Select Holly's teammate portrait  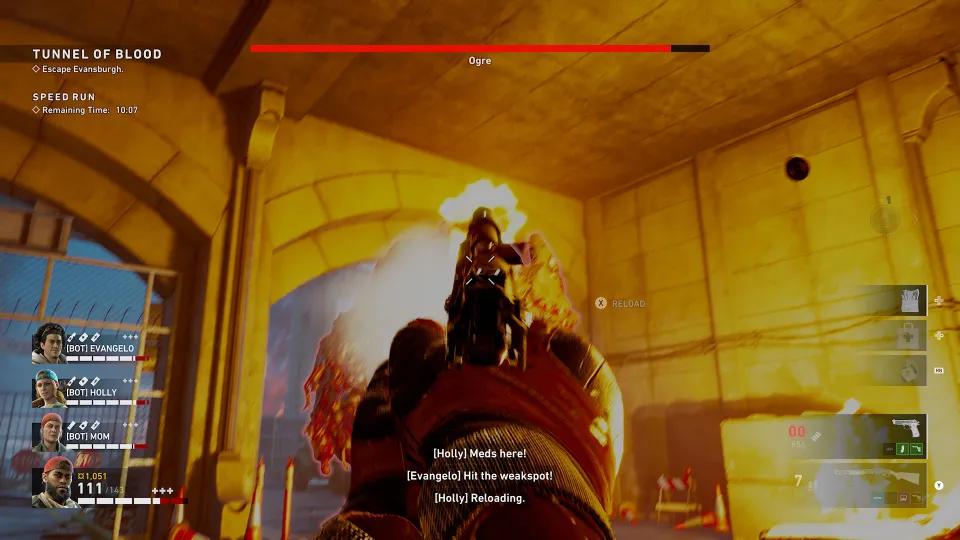[x=50, y=388]
